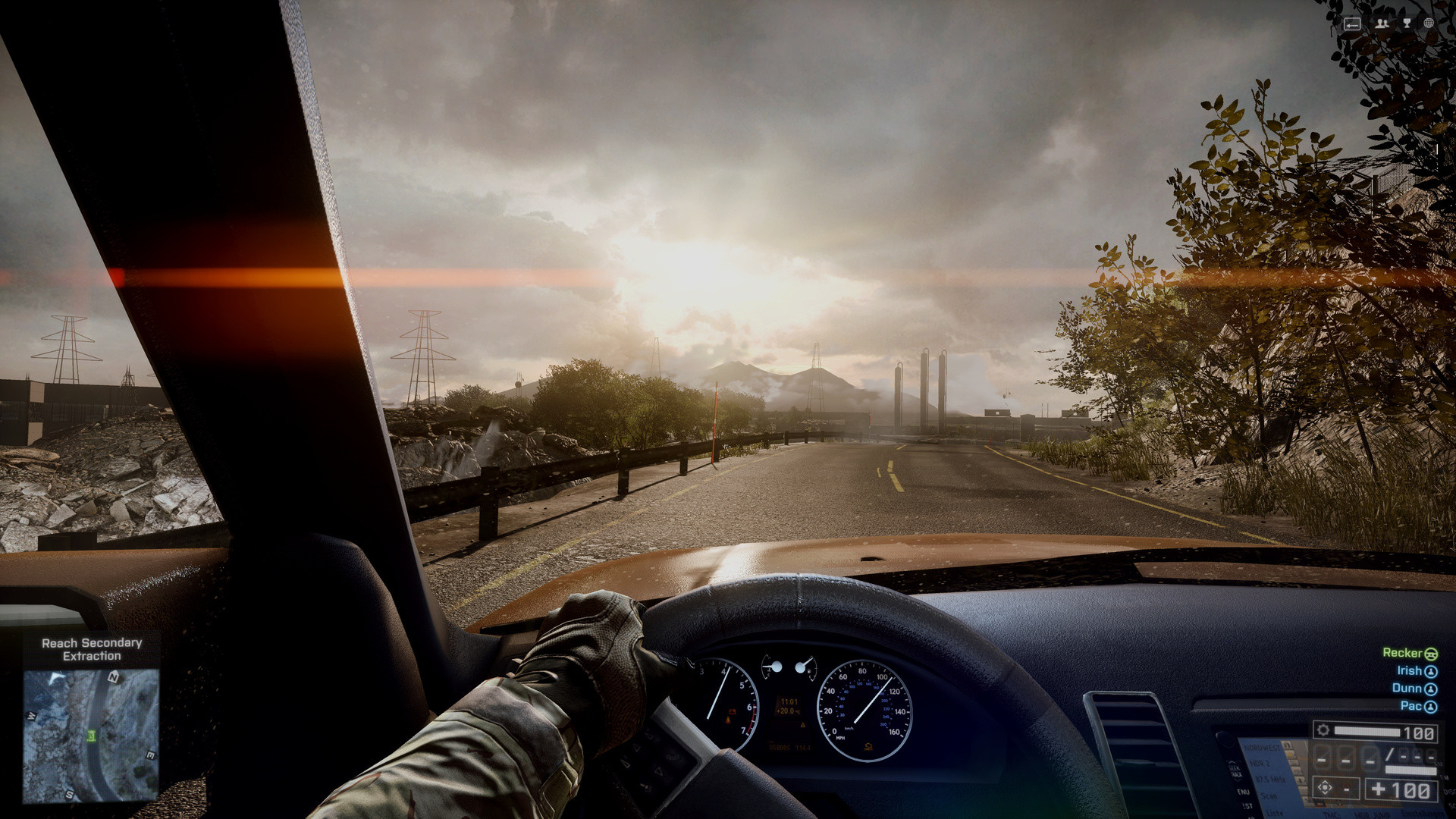Open the globe web browser icon
This screenshot has height=819, width=1456.
pos(1429,24)
